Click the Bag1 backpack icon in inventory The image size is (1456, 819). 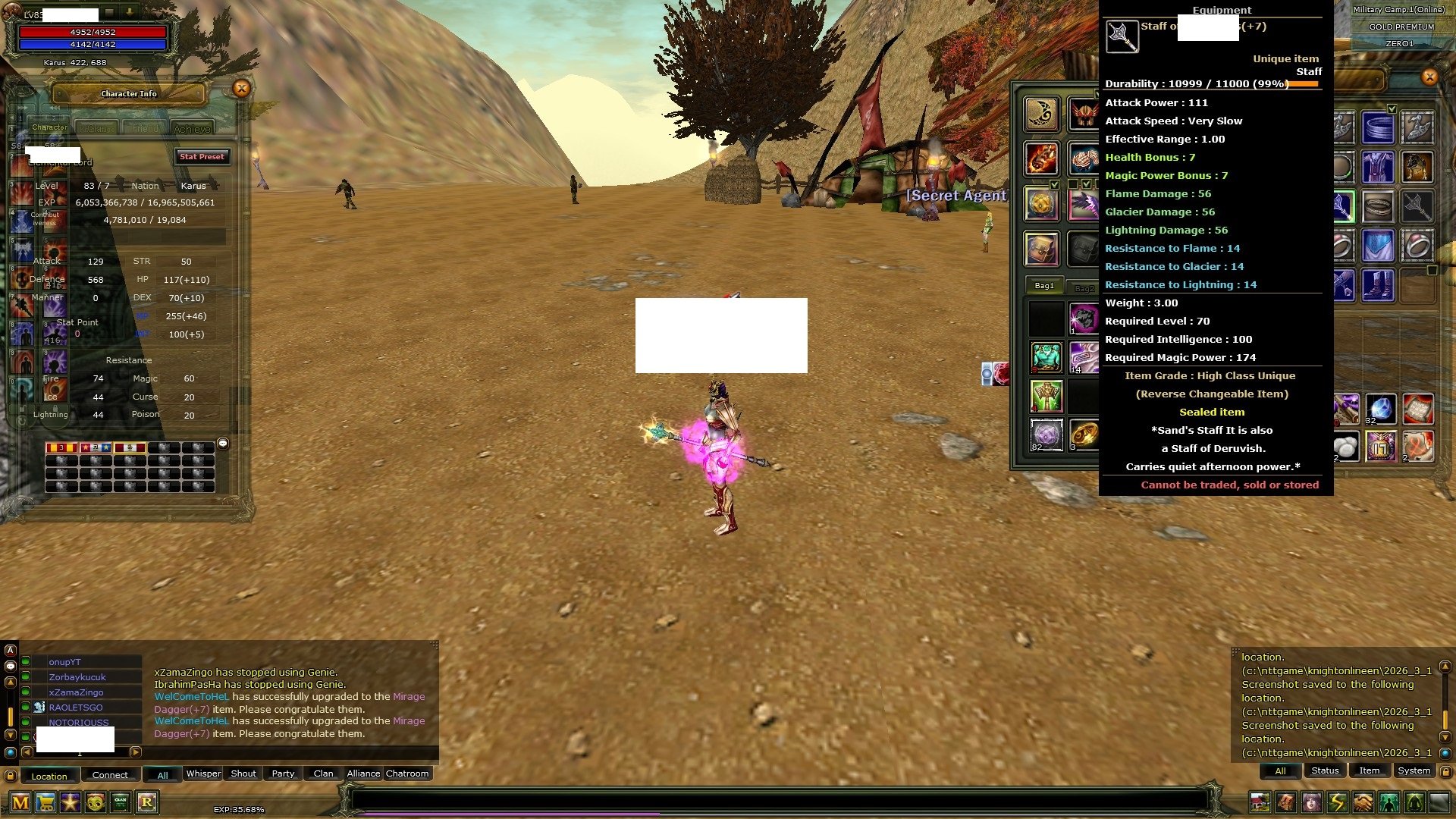1044,286
